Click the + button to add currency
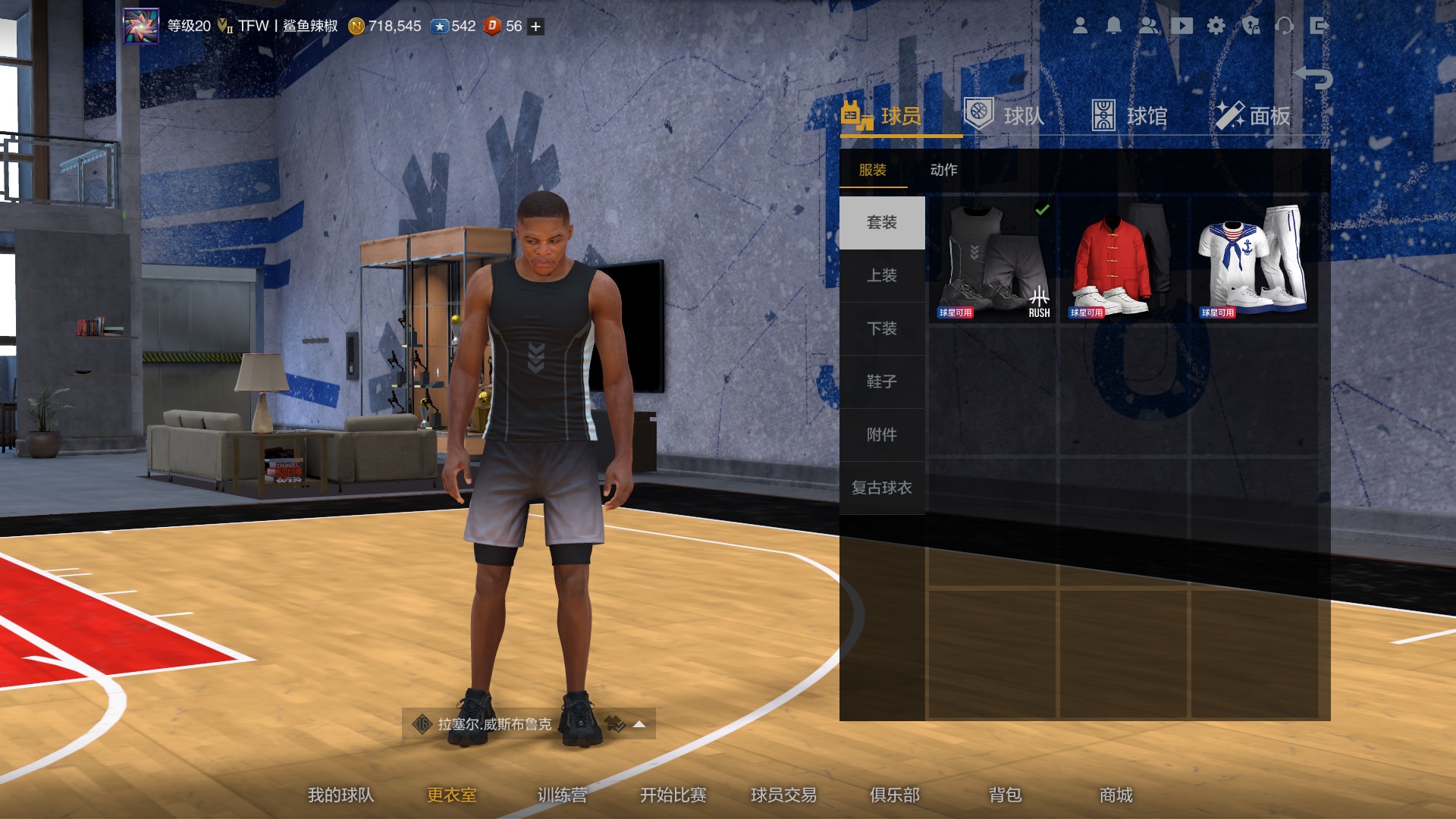The image size is (1456, 819). pos(534,25)
